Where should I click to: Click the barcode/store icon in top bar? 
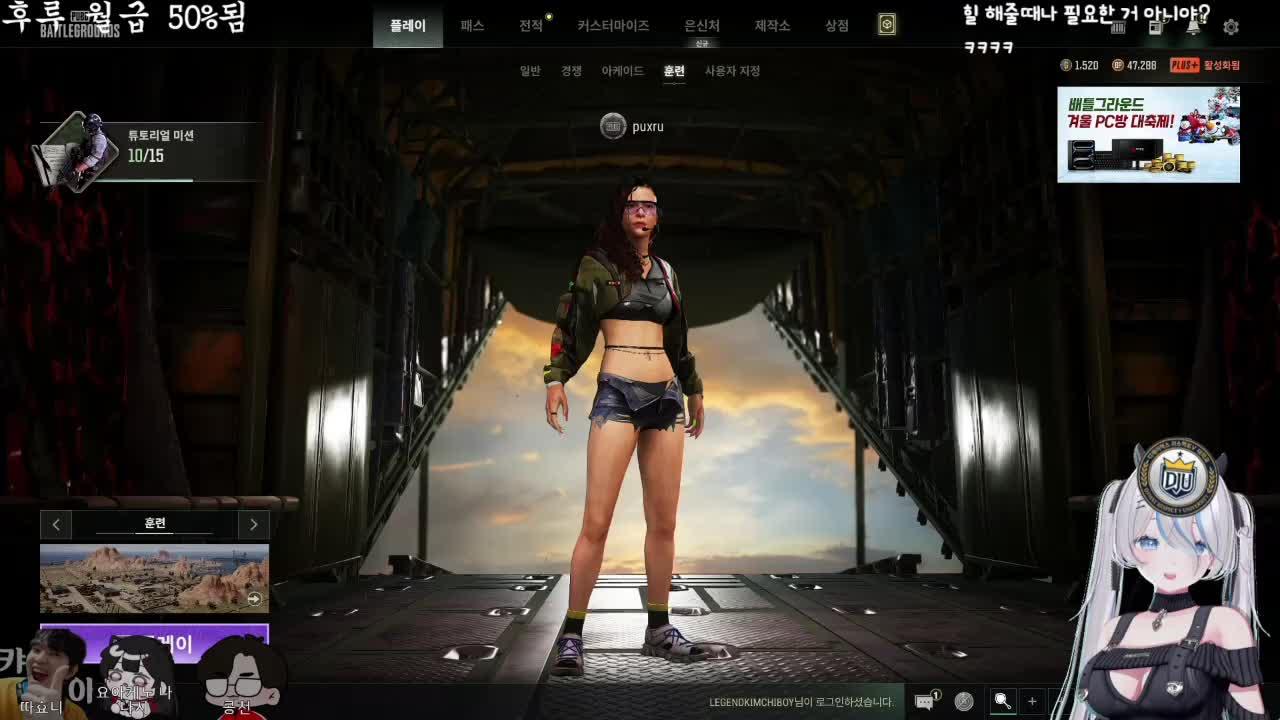pos(1119,28)
